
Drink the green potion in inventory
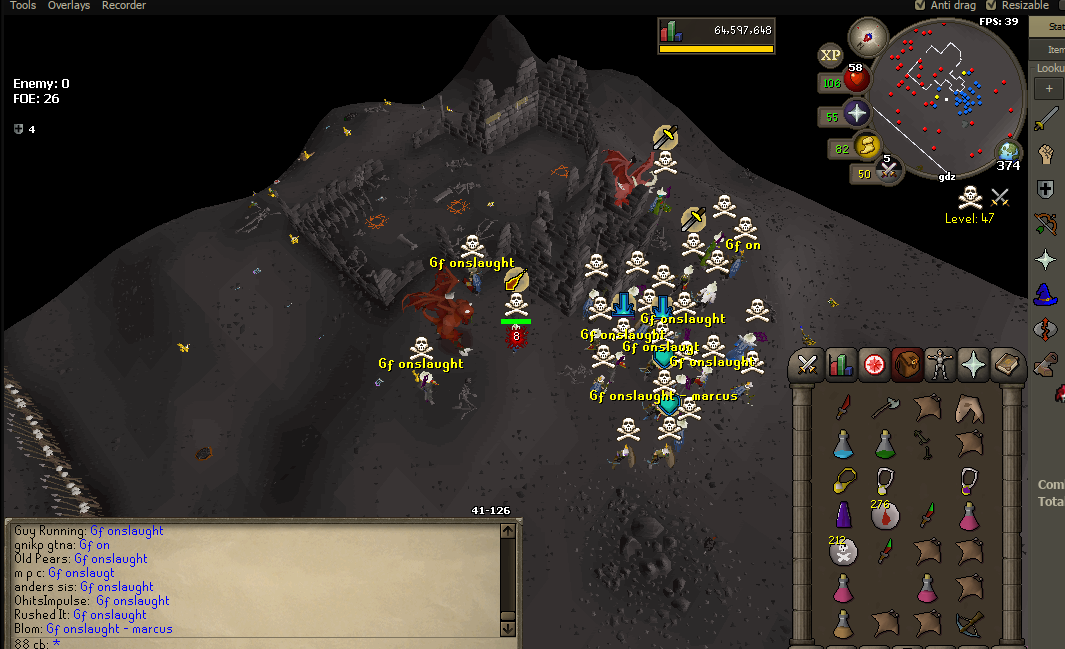(x=885, y=442)
